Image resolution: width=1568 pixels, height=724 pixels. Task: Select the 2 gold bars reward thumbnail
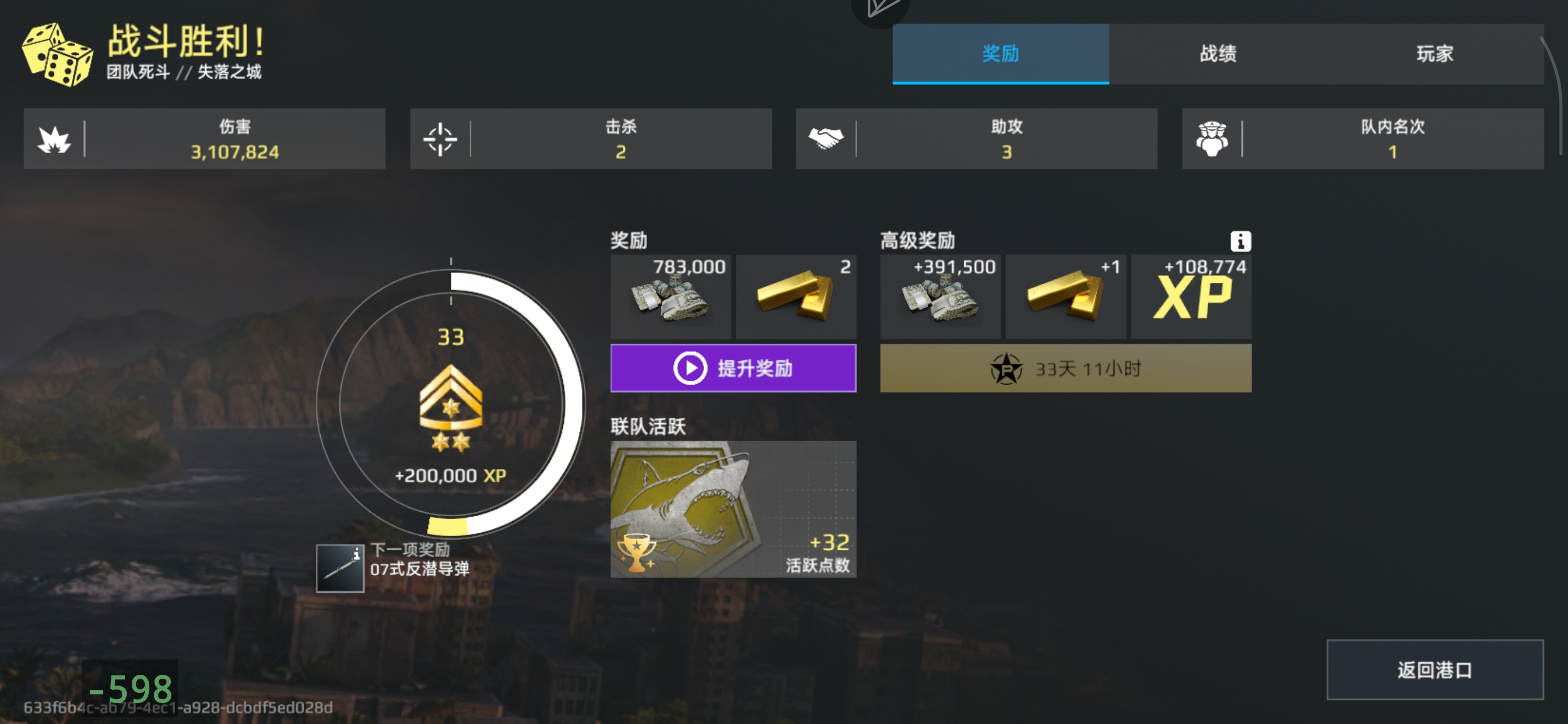click(796, 296)
